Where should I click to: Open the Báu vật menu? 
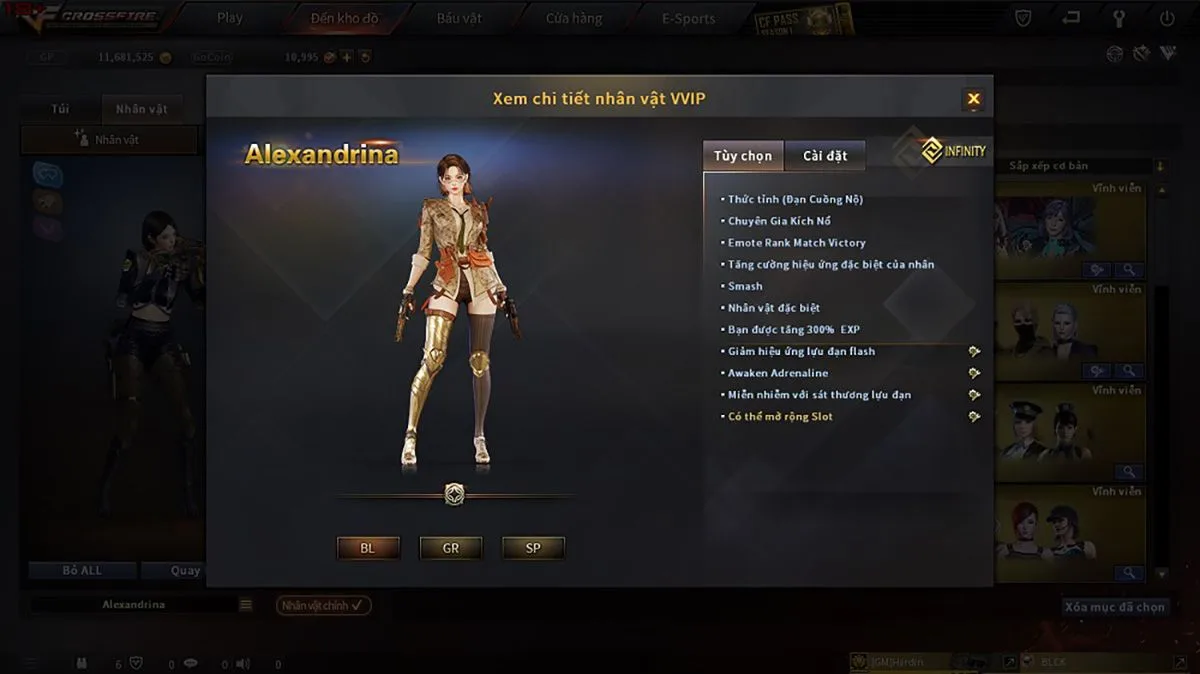point(459,18)
